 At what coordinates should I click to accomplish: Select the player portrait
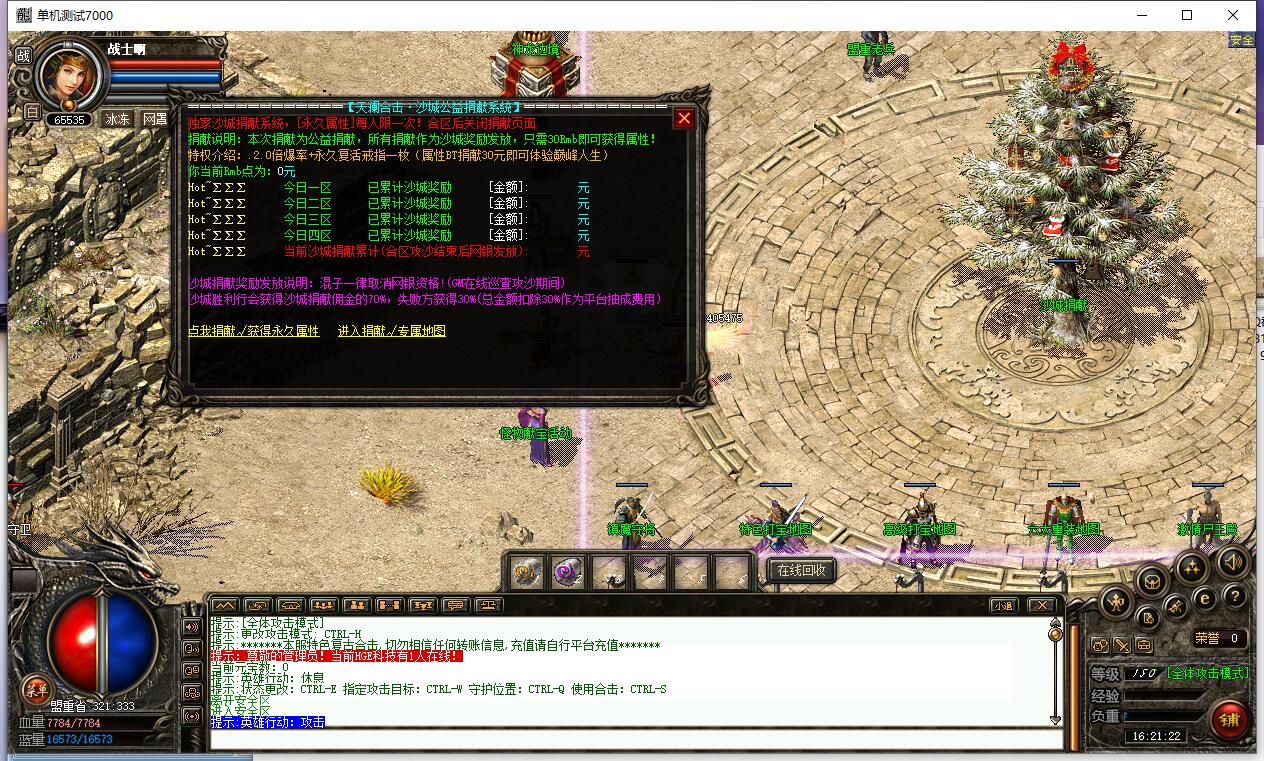[x=70, y=78]
